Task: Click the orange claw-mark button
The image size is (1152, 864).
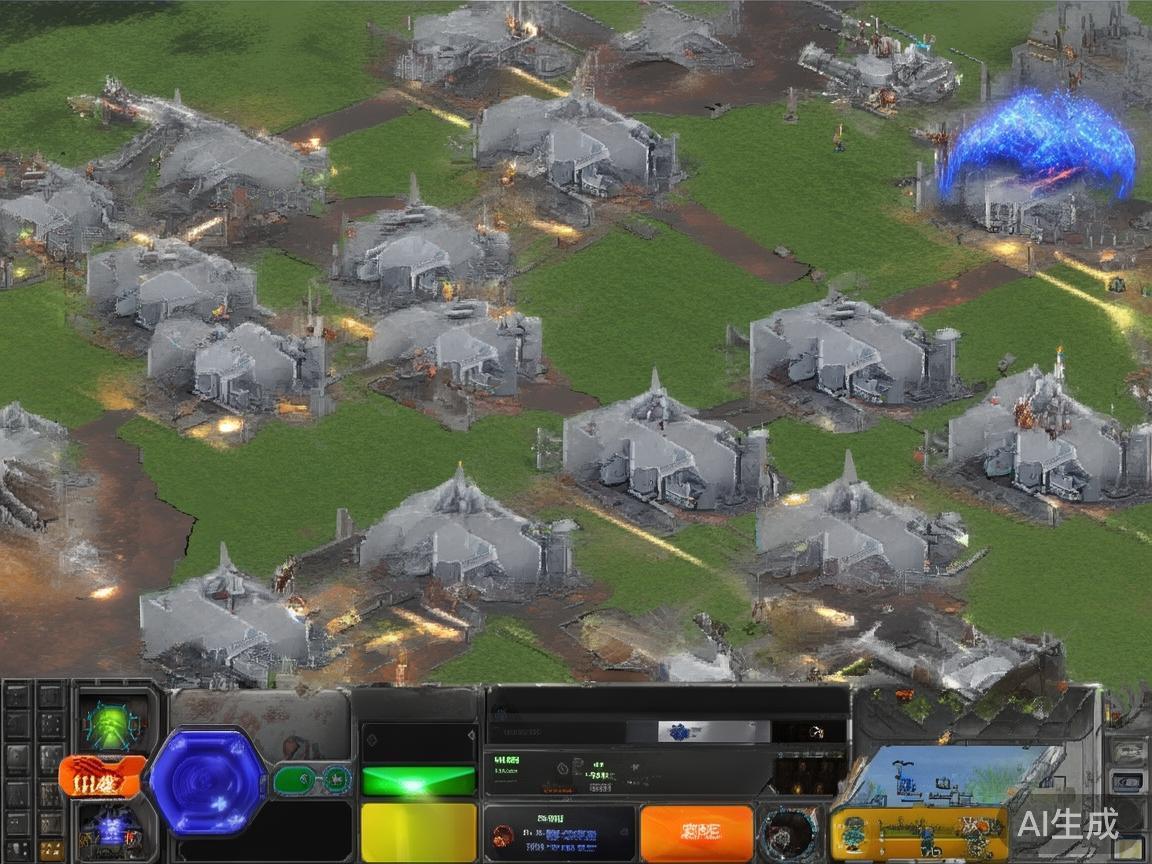Action: point(101,777)
